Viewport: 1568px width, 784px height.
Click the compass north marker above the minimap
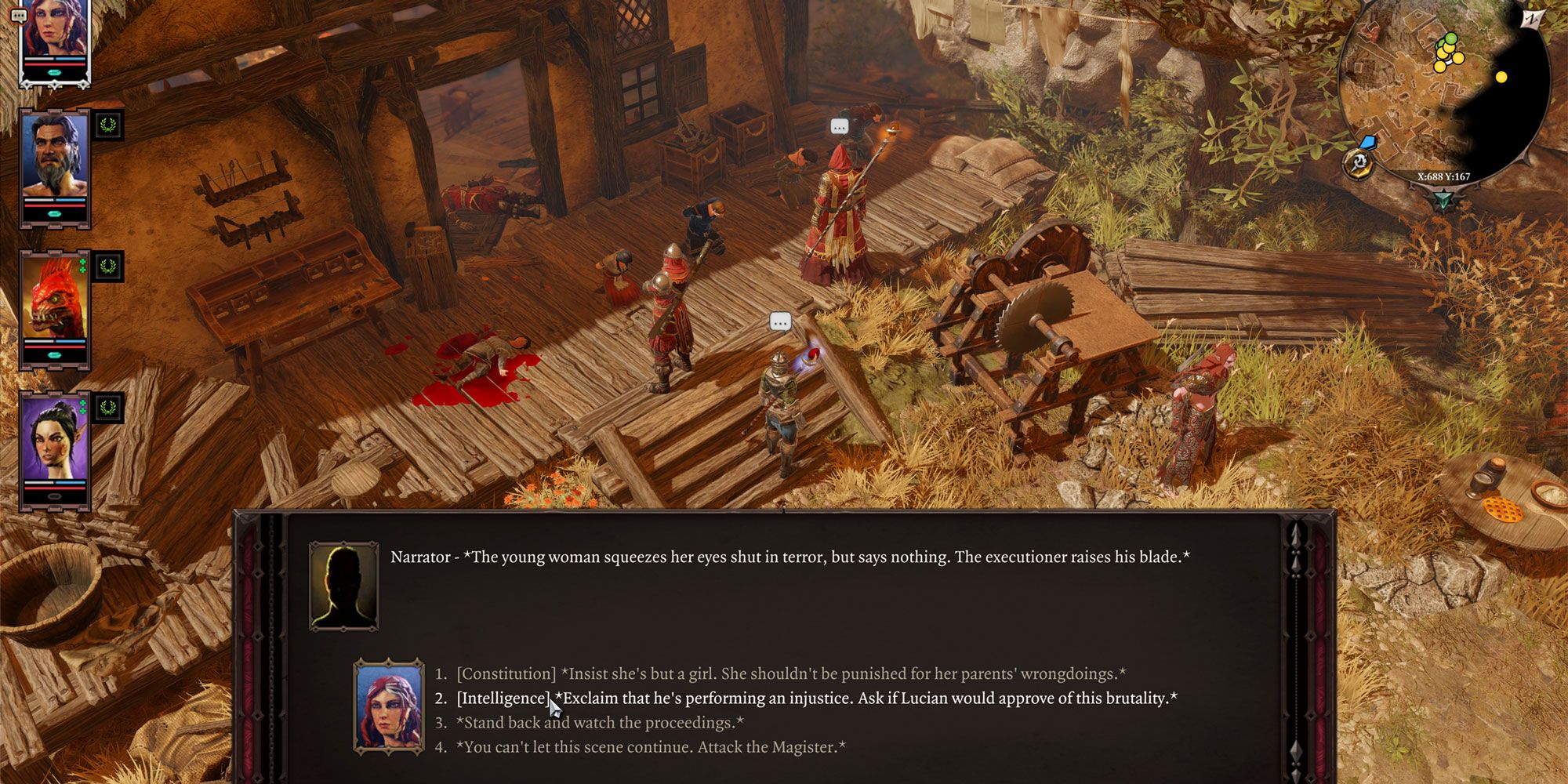(x=1531, y=17)
